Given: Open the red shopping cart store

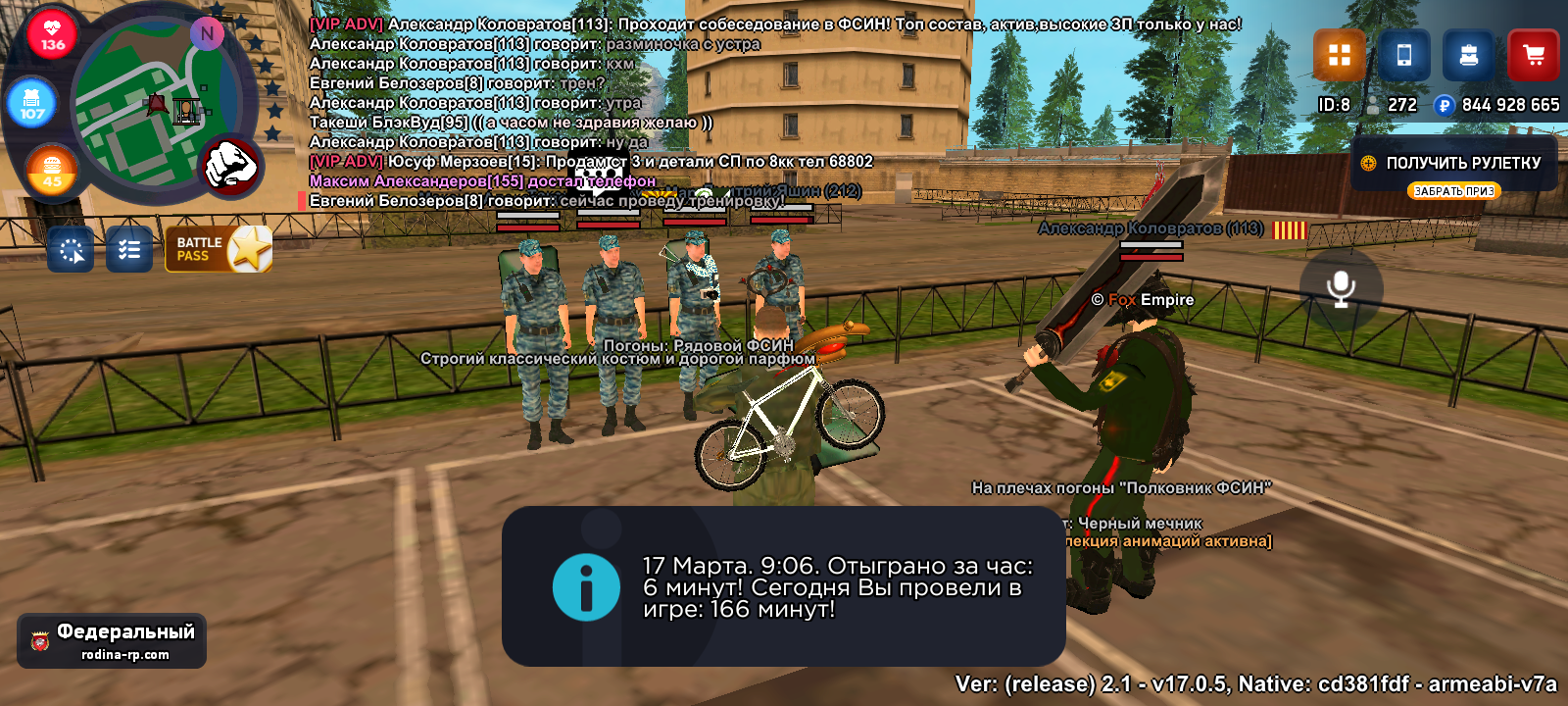Looking at the screenshot, I should 1533,55.
